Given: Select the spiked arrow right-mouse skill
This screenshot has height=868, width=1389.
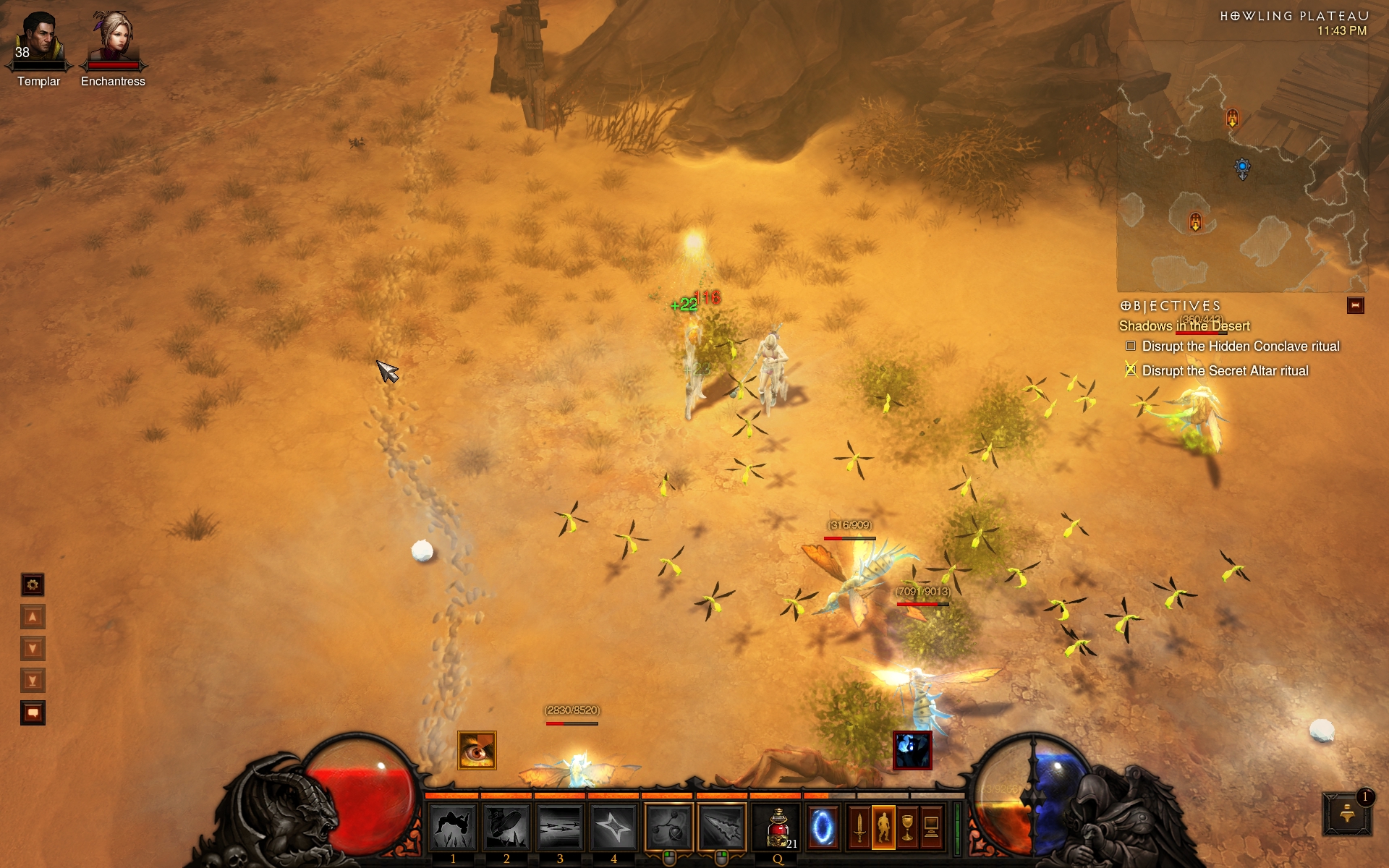Looking at the screenshot, I should click(722, 827).
